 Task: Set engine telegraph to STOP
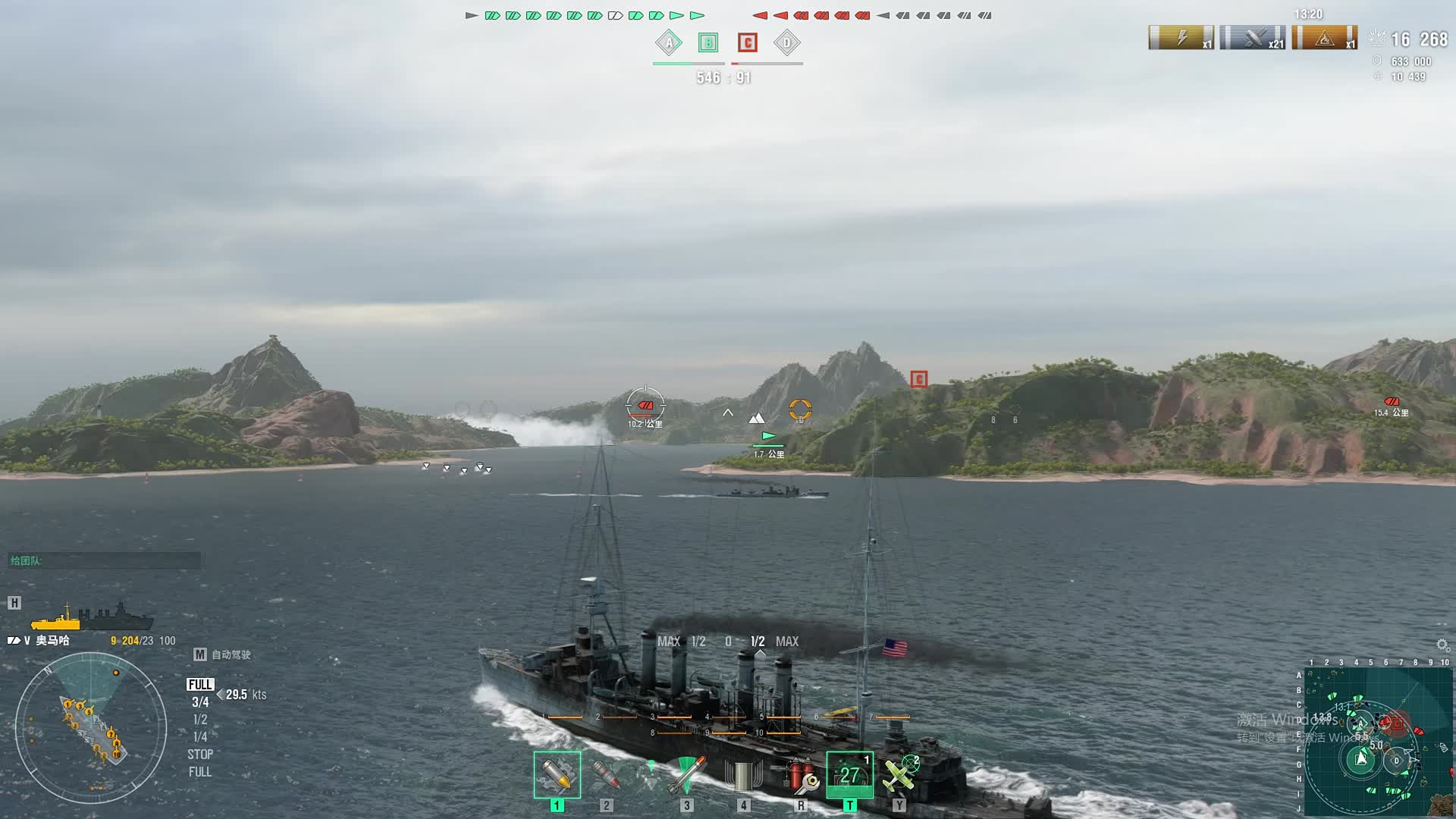[x=200, y=755]
